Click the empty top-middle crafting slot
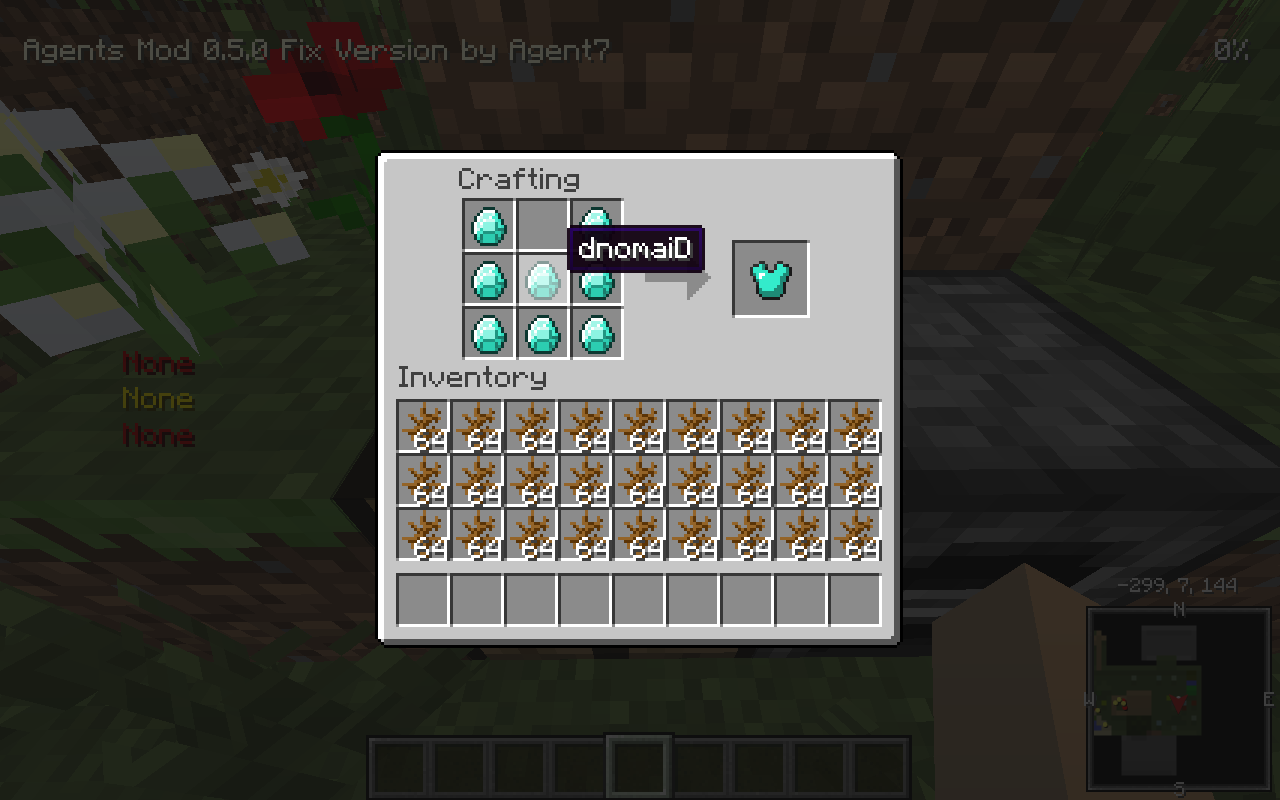Screen dimensions: 1280x800 pyautogui.click(x=543, y=226)
